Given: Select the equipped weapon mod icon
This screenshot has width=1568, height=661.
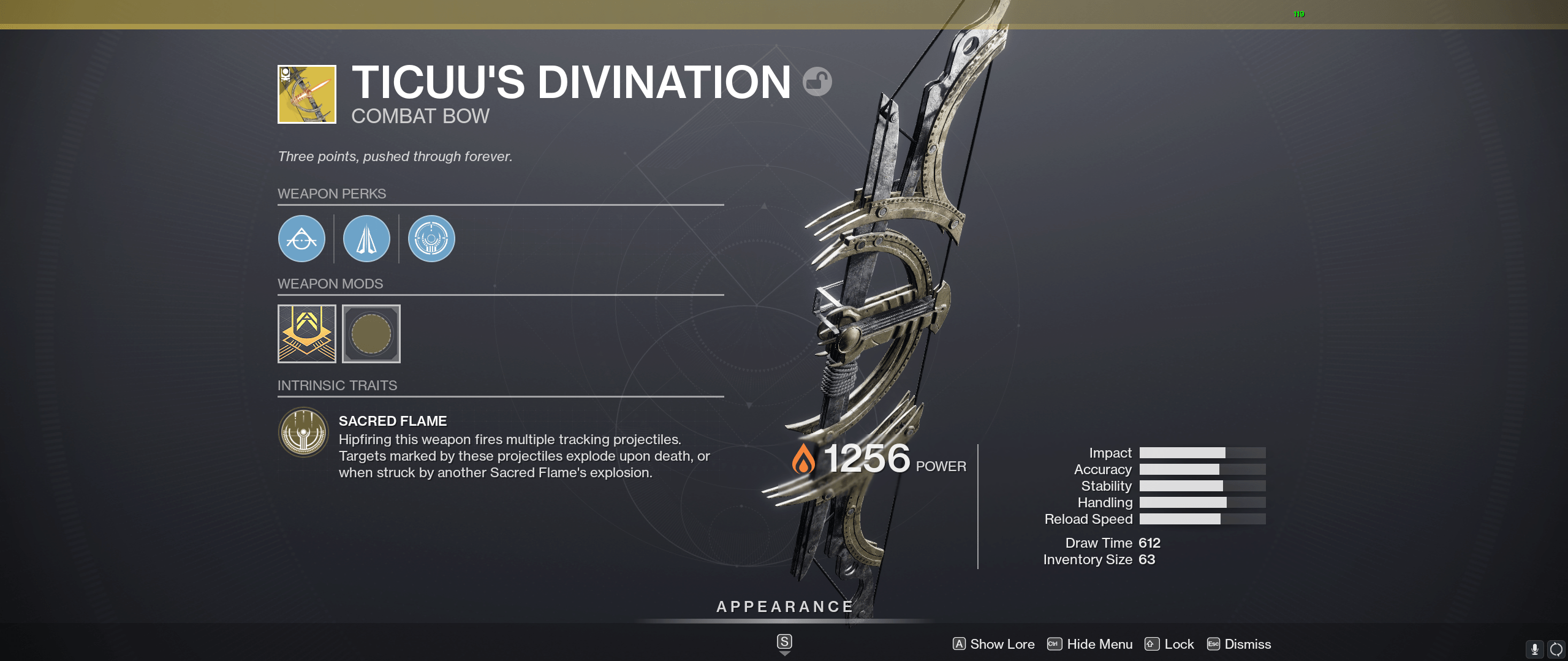Looking at the screenshot, I should click(x=306, y=334).
